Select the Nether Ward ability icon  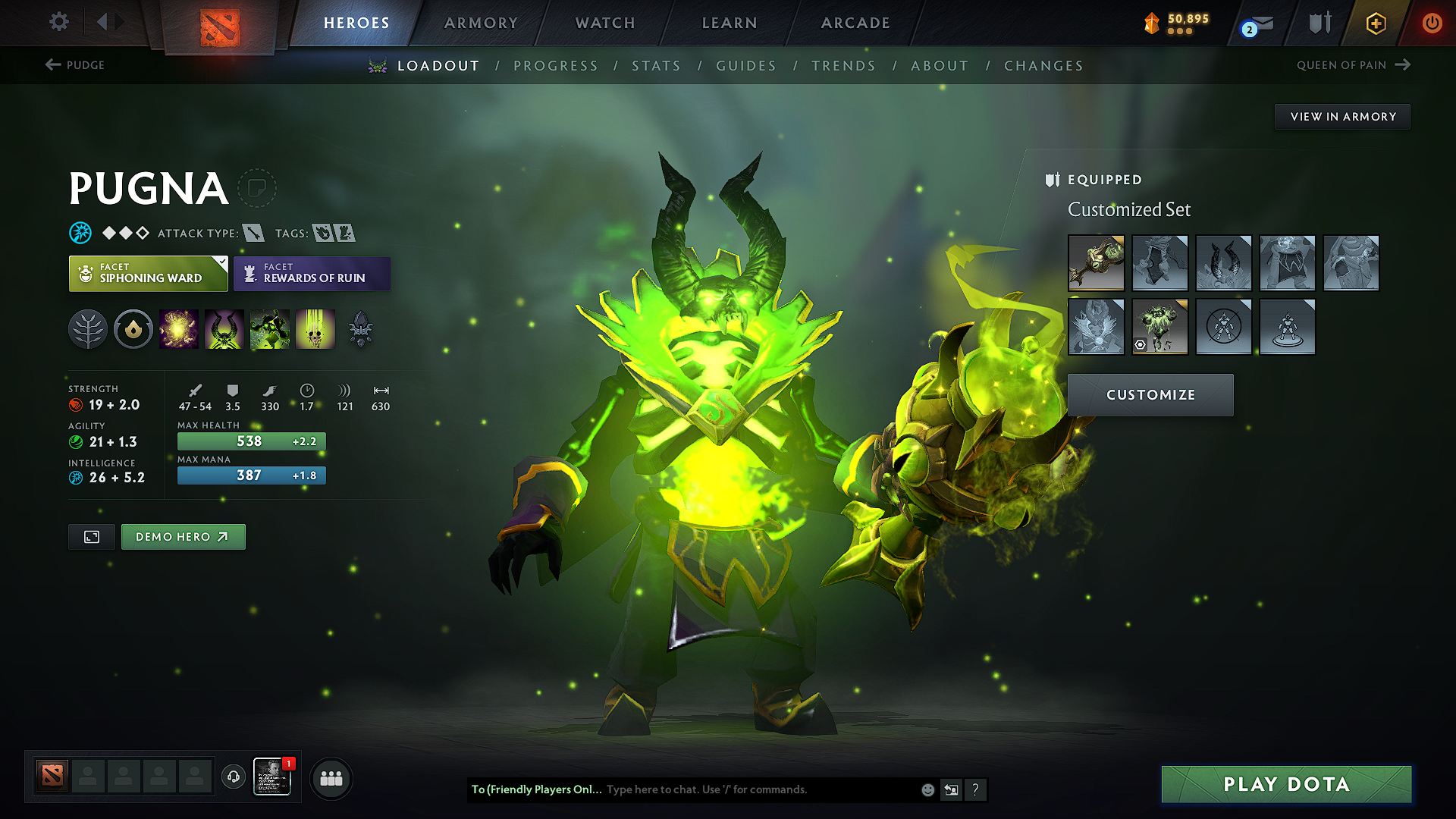click(269, 329)
